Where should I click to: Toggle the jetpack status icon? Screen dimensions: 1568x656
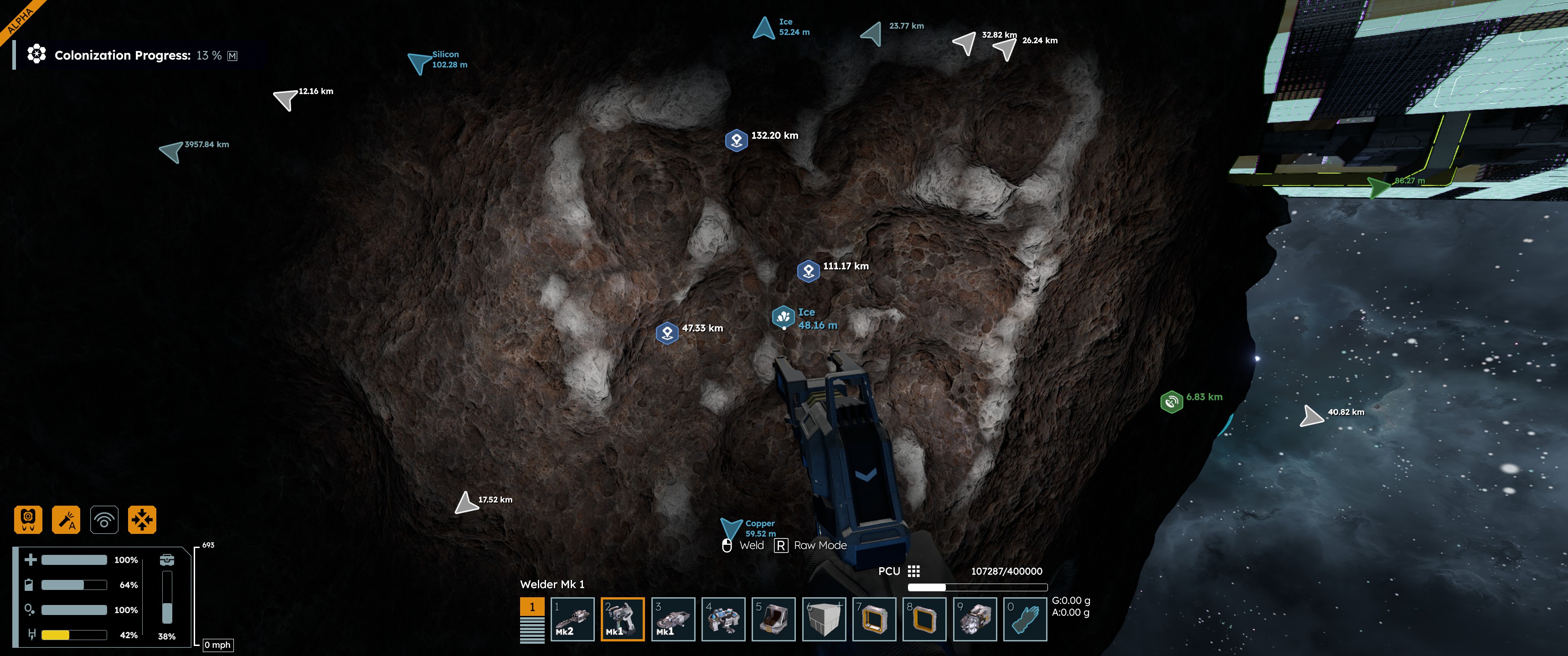[x=28, y=520]
